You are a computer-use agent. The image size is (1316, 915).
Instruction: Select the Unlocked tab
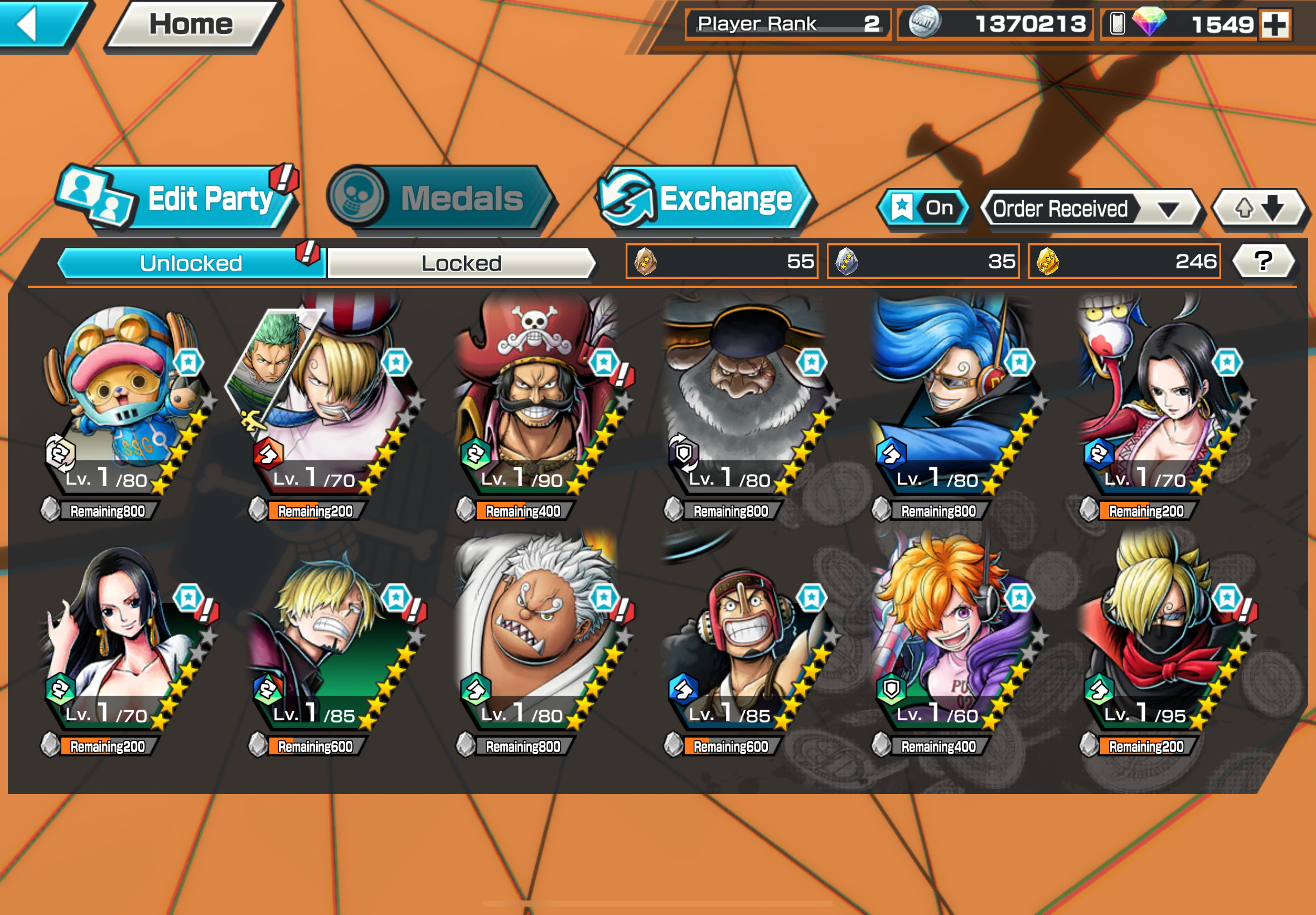coord(191,263)
